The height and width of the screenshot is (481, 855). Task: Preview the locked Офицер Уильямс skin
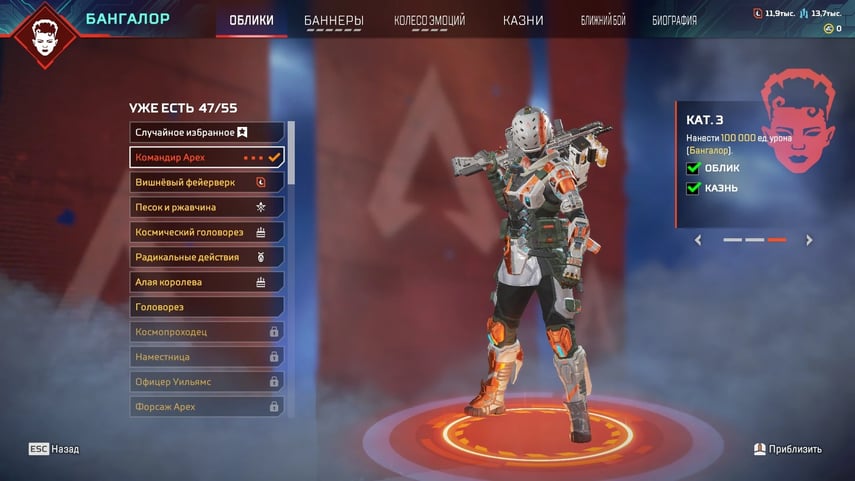pos(207,382)
